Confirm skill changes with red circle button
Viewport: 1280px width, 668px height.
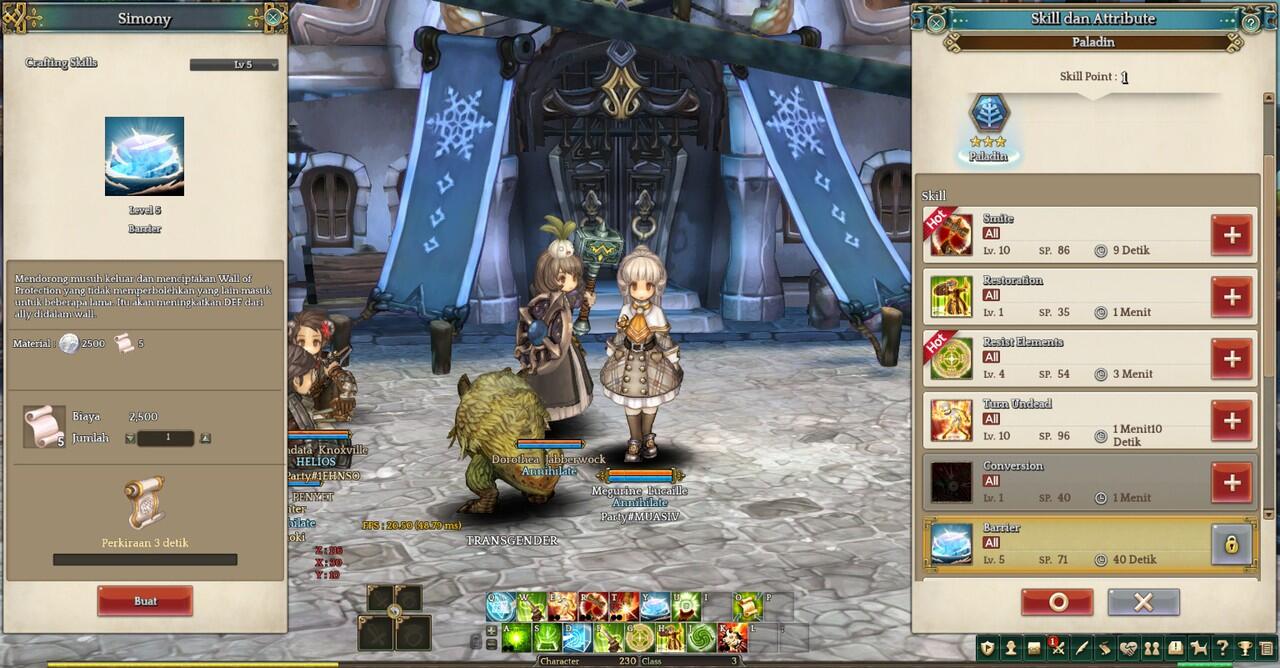[x=1057, y=602]
